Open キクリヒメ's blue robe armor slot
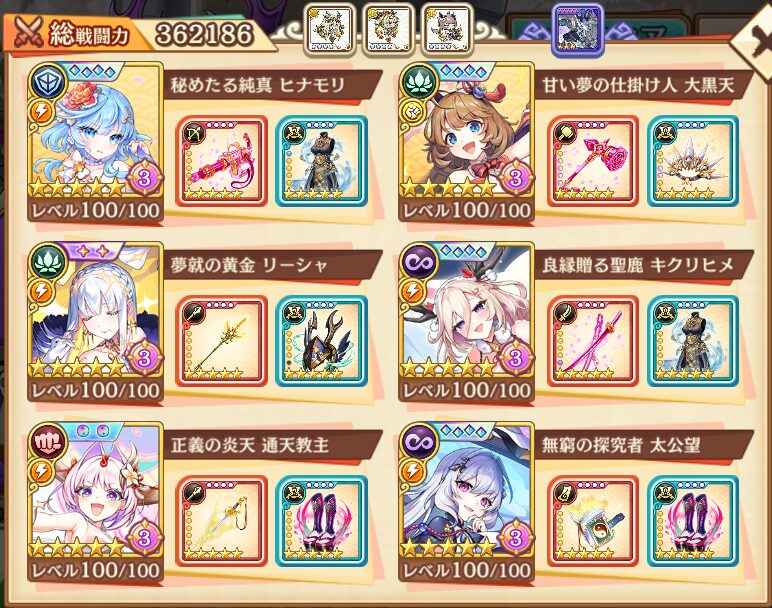 [x=692, y=341]
